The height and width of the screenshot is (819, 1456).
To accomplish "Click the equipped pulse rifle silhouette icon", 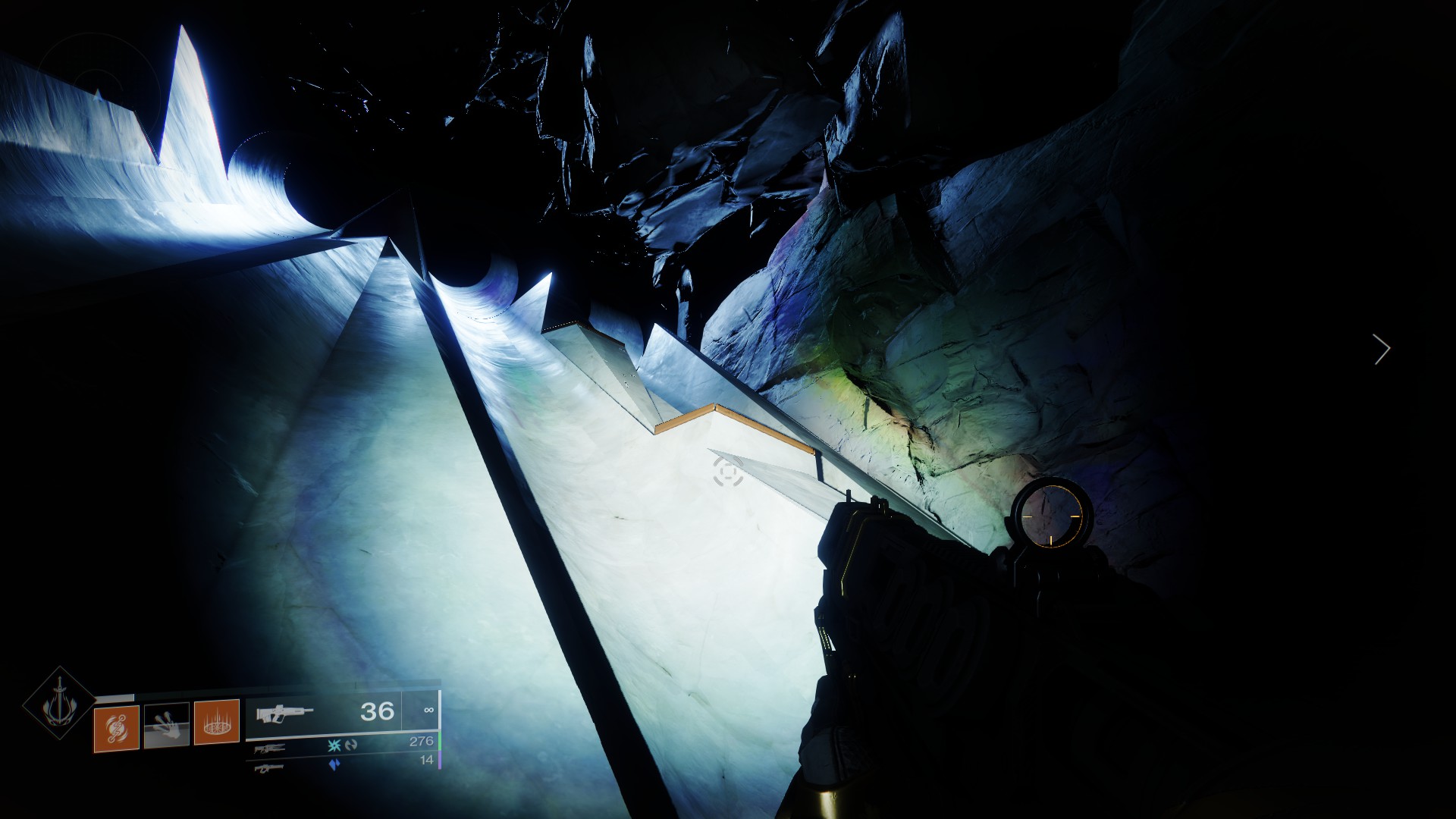I will (x=284, y=714).
